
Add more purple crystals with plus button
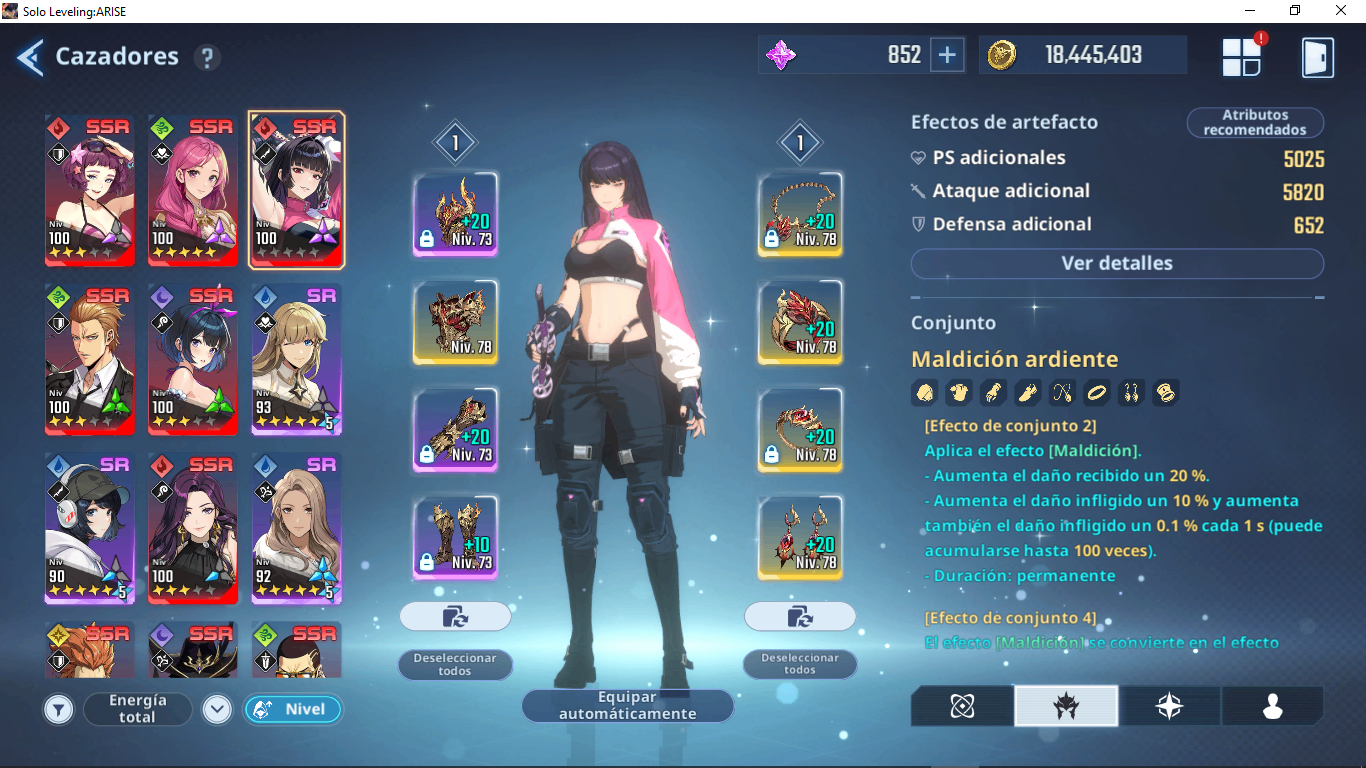[946, 55]
